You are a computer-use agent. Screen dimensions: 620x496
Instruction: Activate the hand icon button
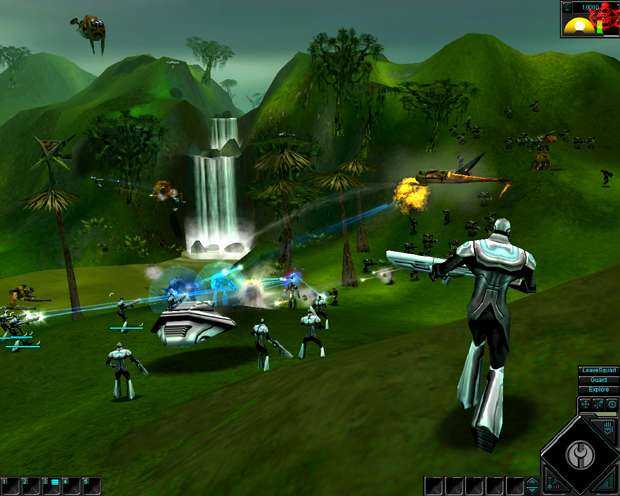pyautogui.click(x=609, y=428)
